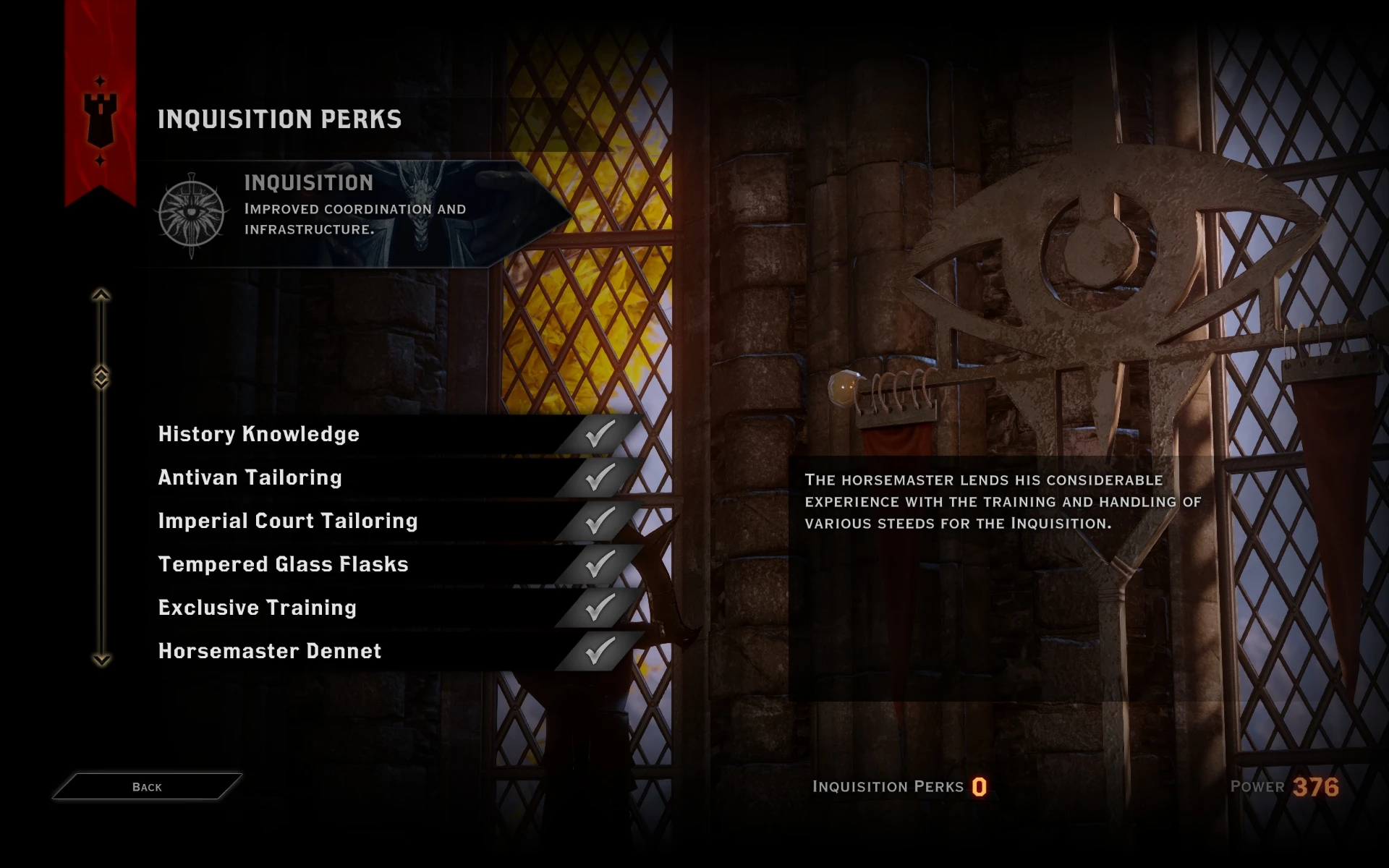Viewport: 1389px width, 868px height.
Task: Select the Horsemaster Dennet perk entry
Action: click(269, 651)
